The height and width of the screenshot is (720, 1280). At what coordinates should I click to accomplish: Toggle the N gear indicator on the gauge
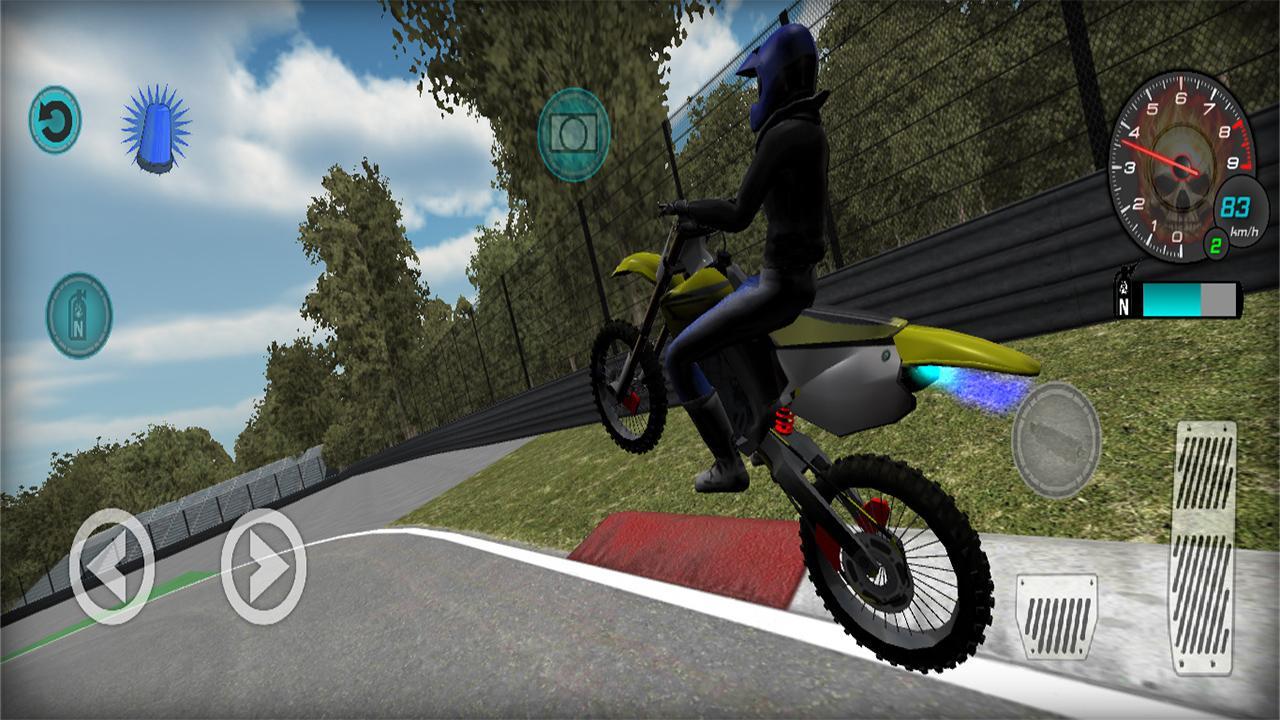(x=1124, y=302)
